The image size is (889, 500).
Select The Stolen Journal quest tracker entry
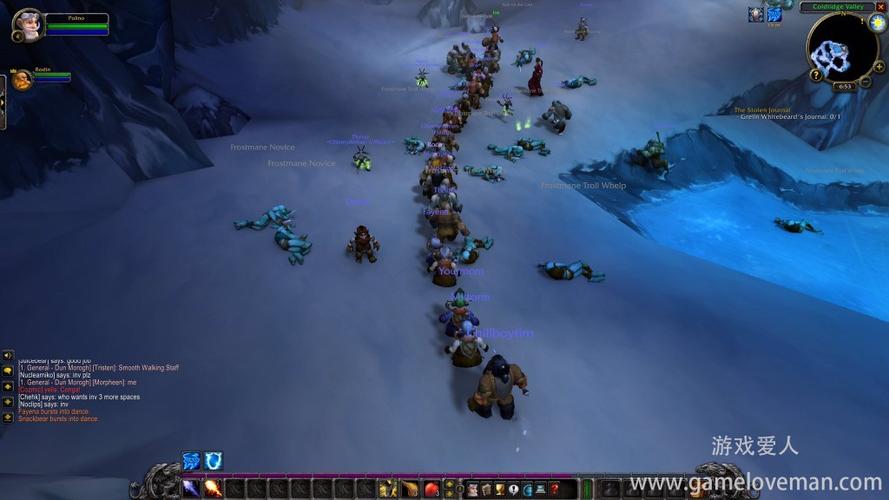[x=762, y=110]
